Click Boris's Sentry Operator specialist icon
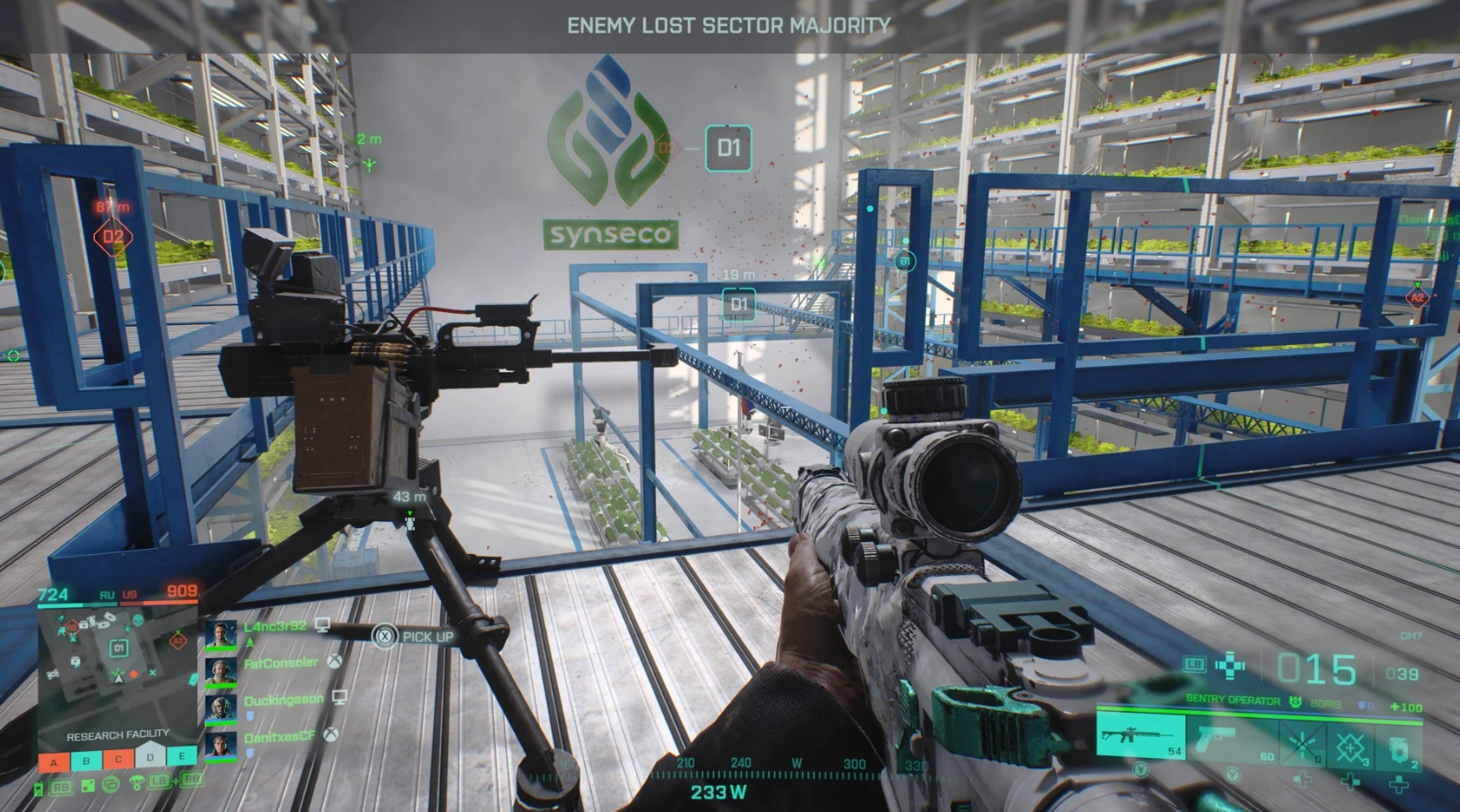Viewport: 1460px width, 812px height. [1295, 701]
